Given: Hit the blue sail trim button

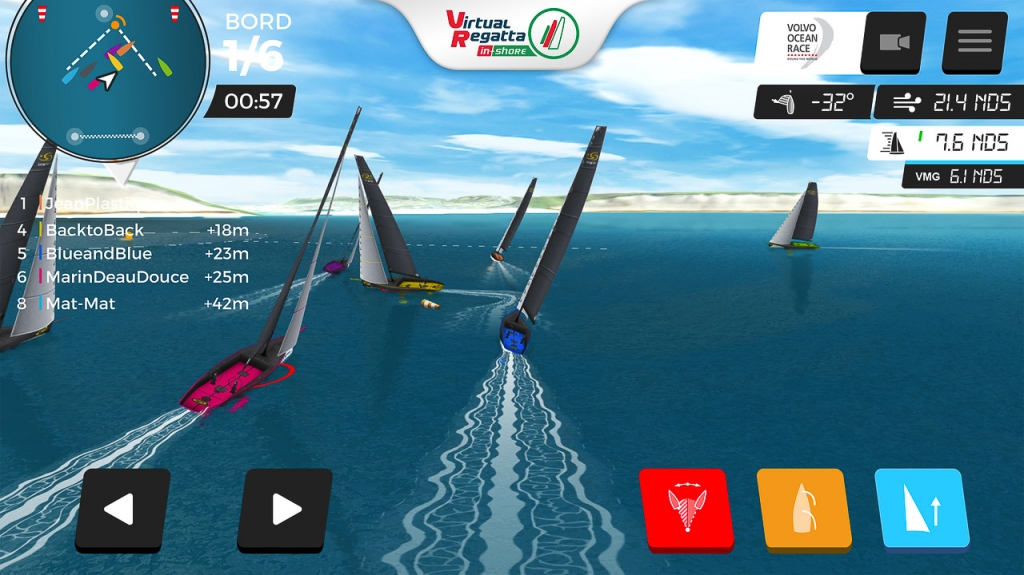Looking at the screenshot, I should pos(921,509).
